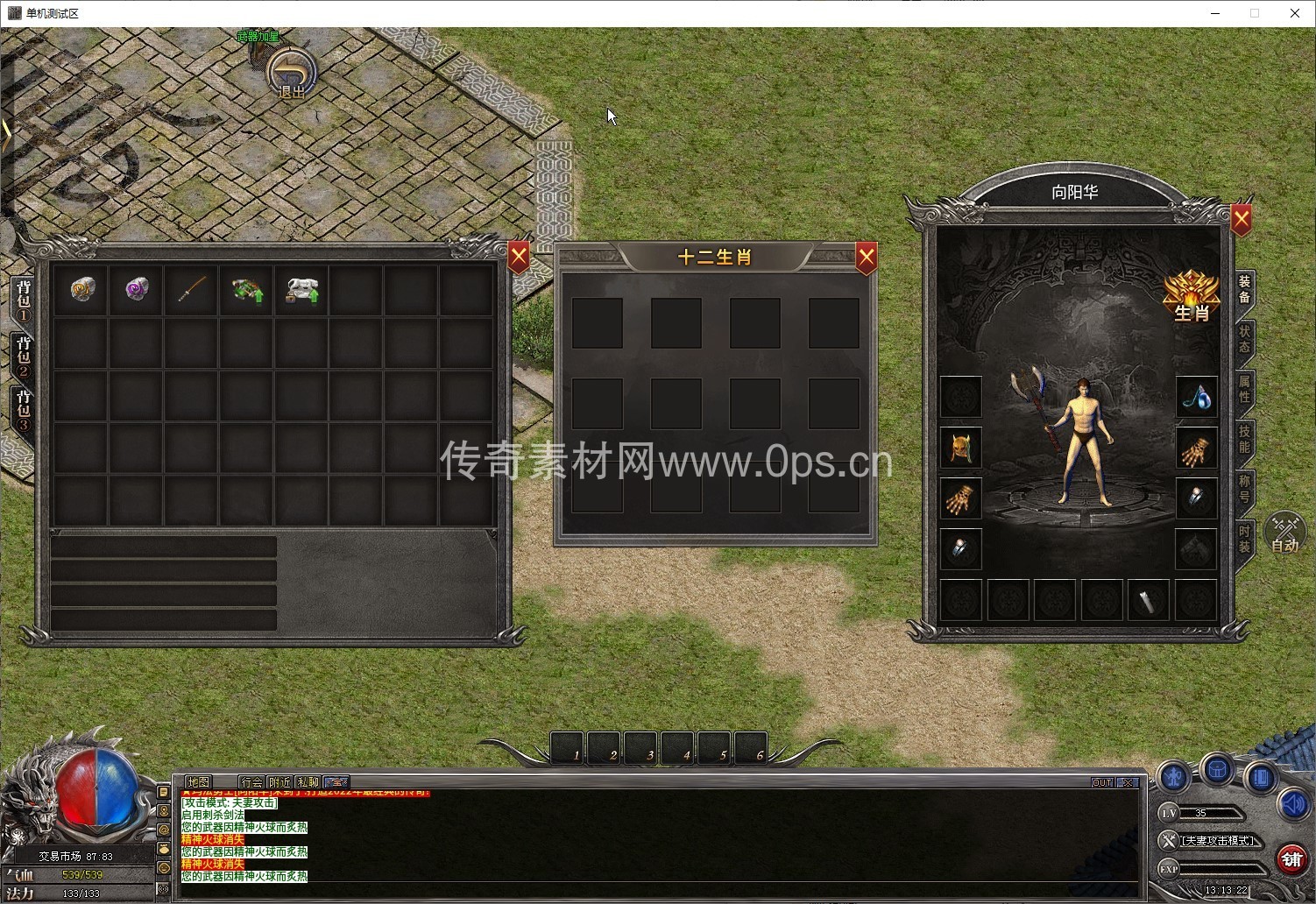
Task: Open the 时装 costume tab
Action: (1244, 539)
